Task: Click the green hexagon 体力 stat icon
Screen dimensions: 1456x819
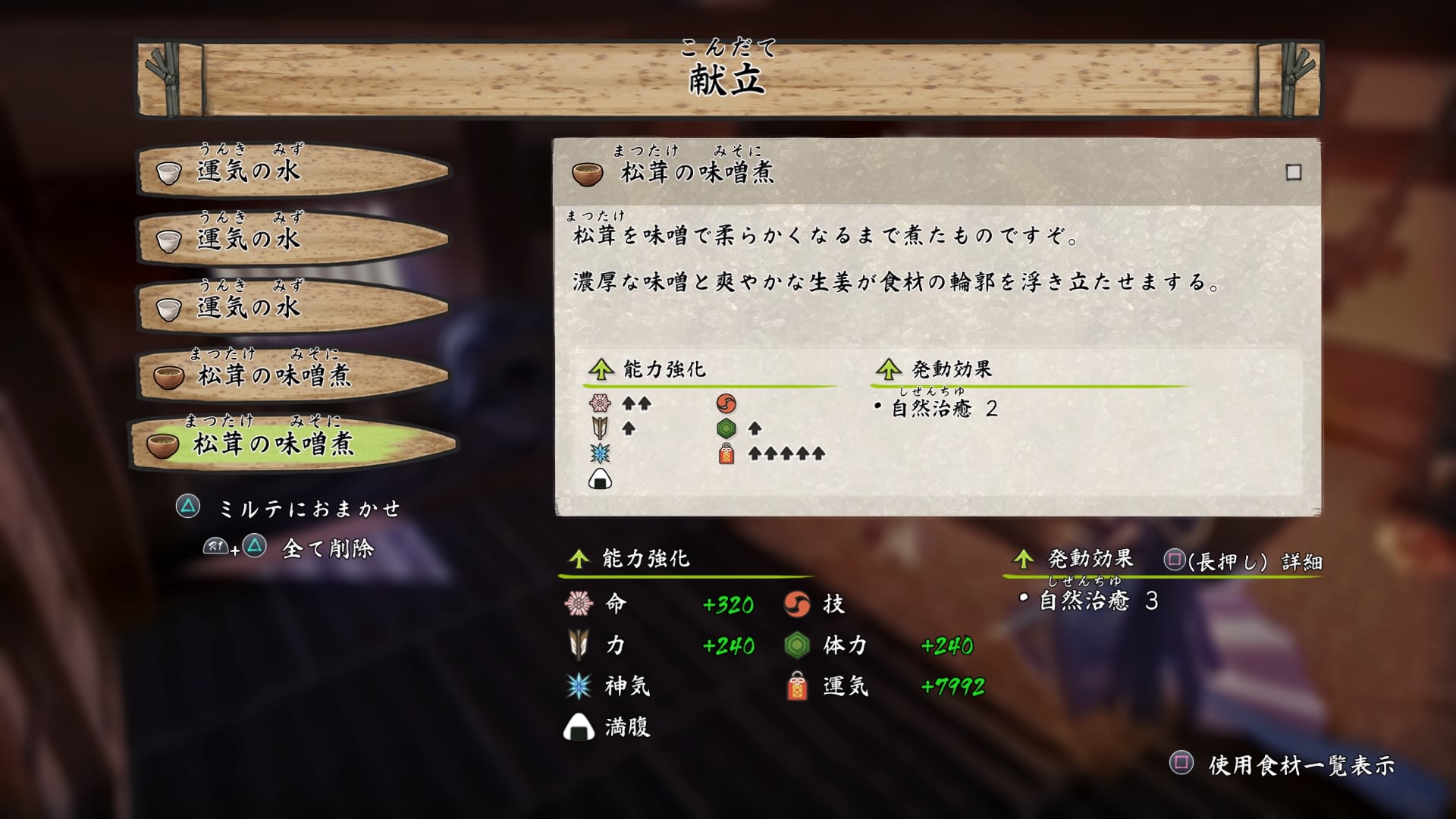Action: coord(799,645)
